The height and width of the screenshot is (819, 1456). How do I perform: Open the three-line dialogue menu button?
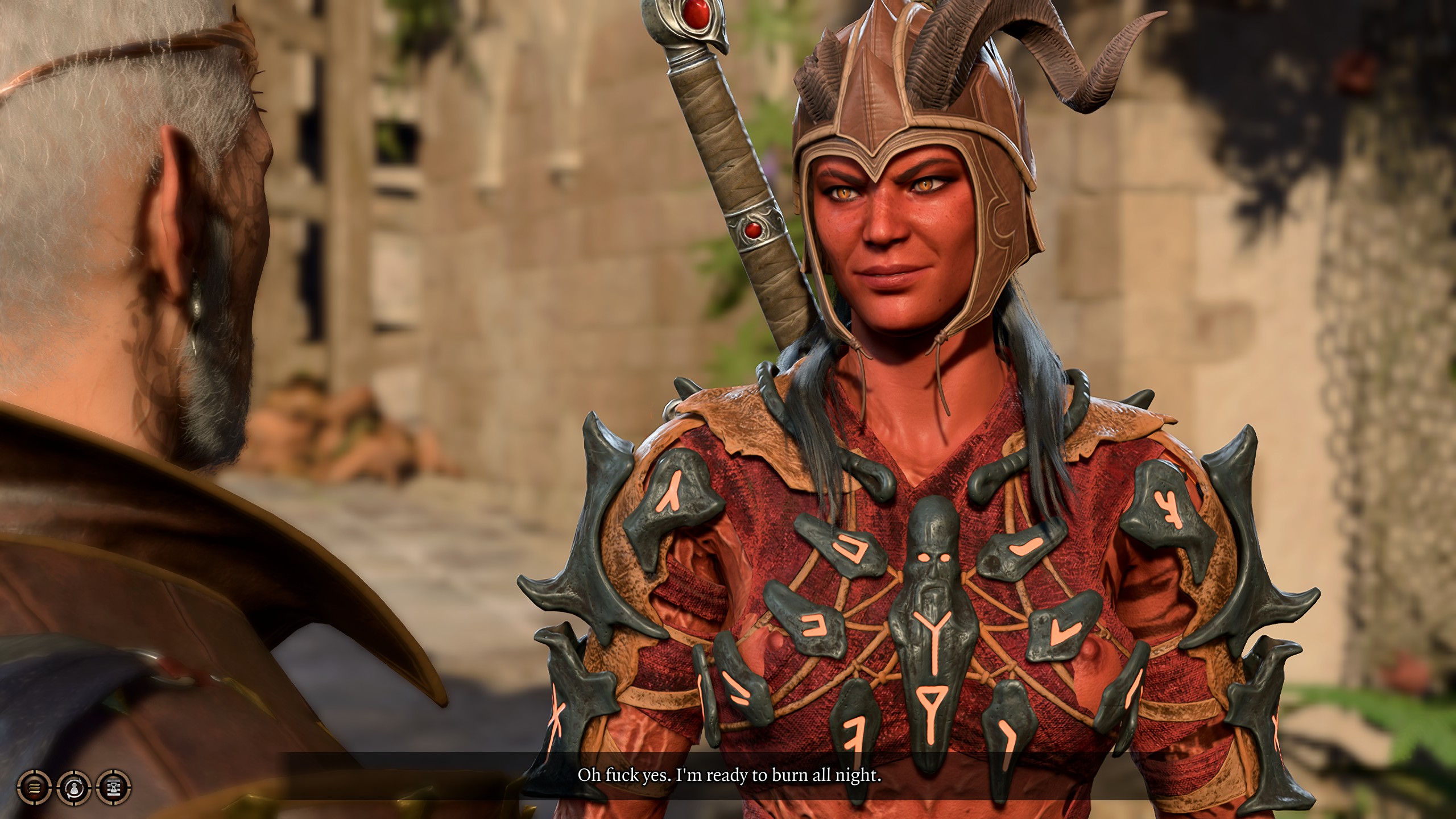click(34, 788)
